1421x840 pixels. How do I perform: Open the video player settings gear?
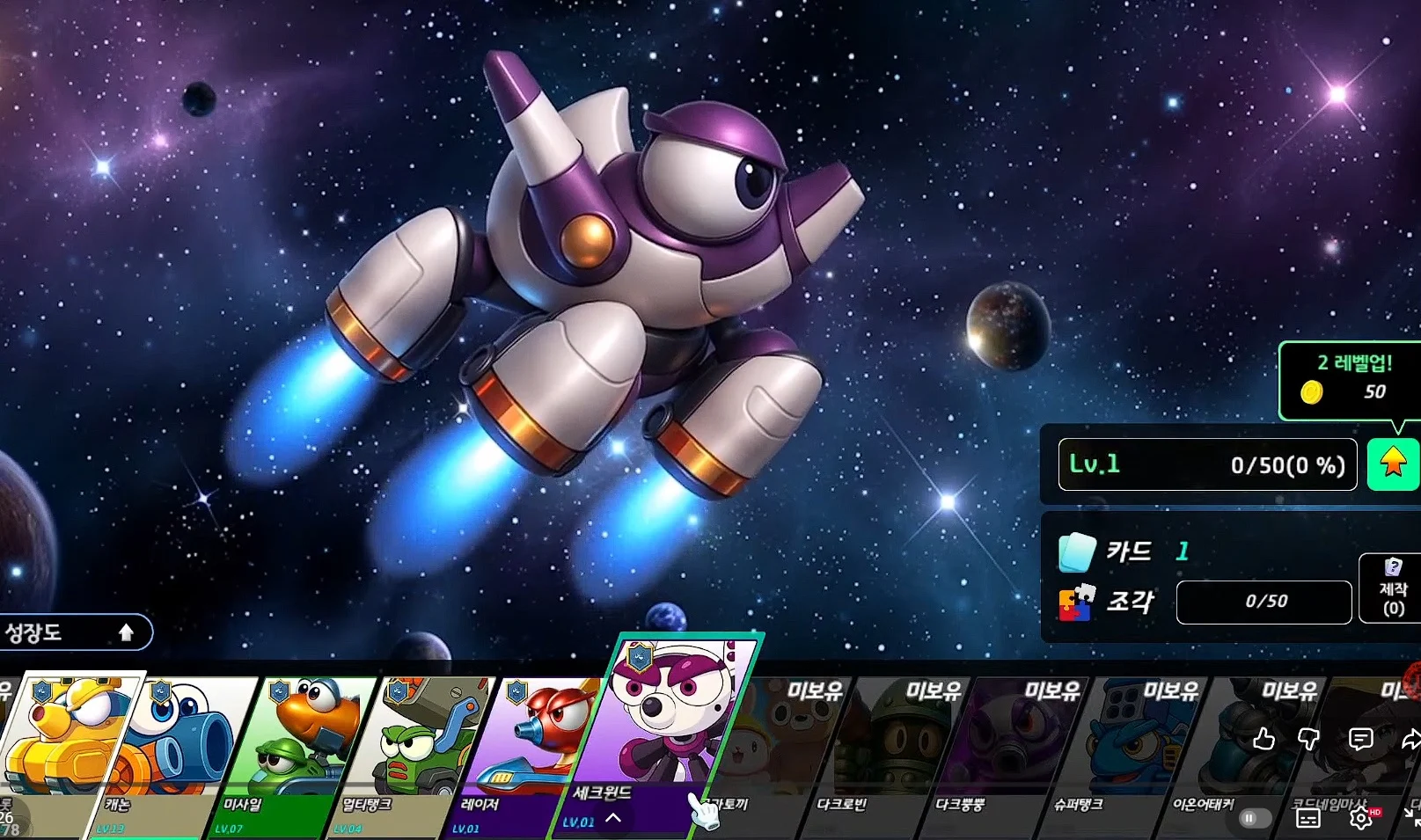(1360, 819)
